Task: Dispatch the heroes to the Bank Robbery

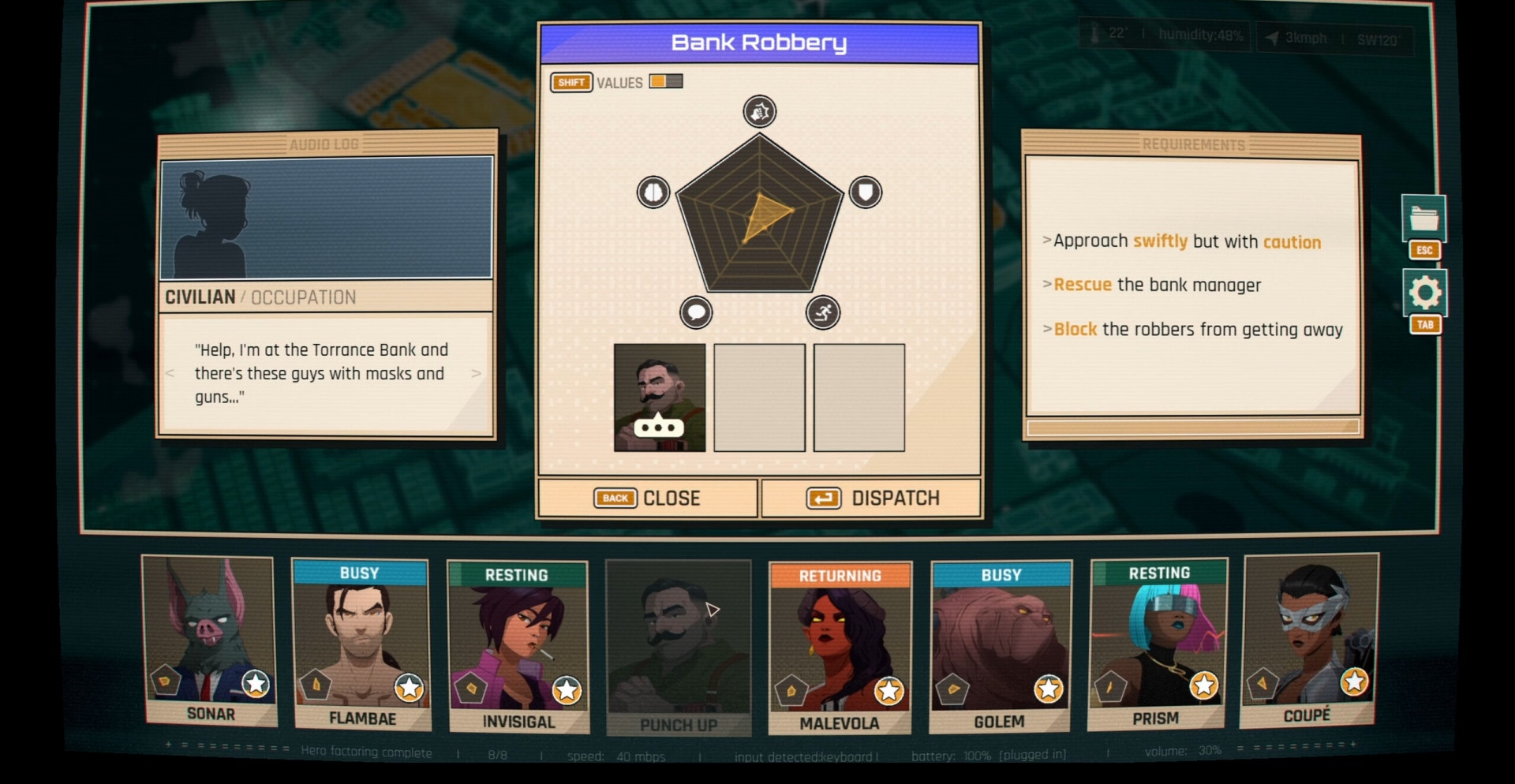Action: 871,498
